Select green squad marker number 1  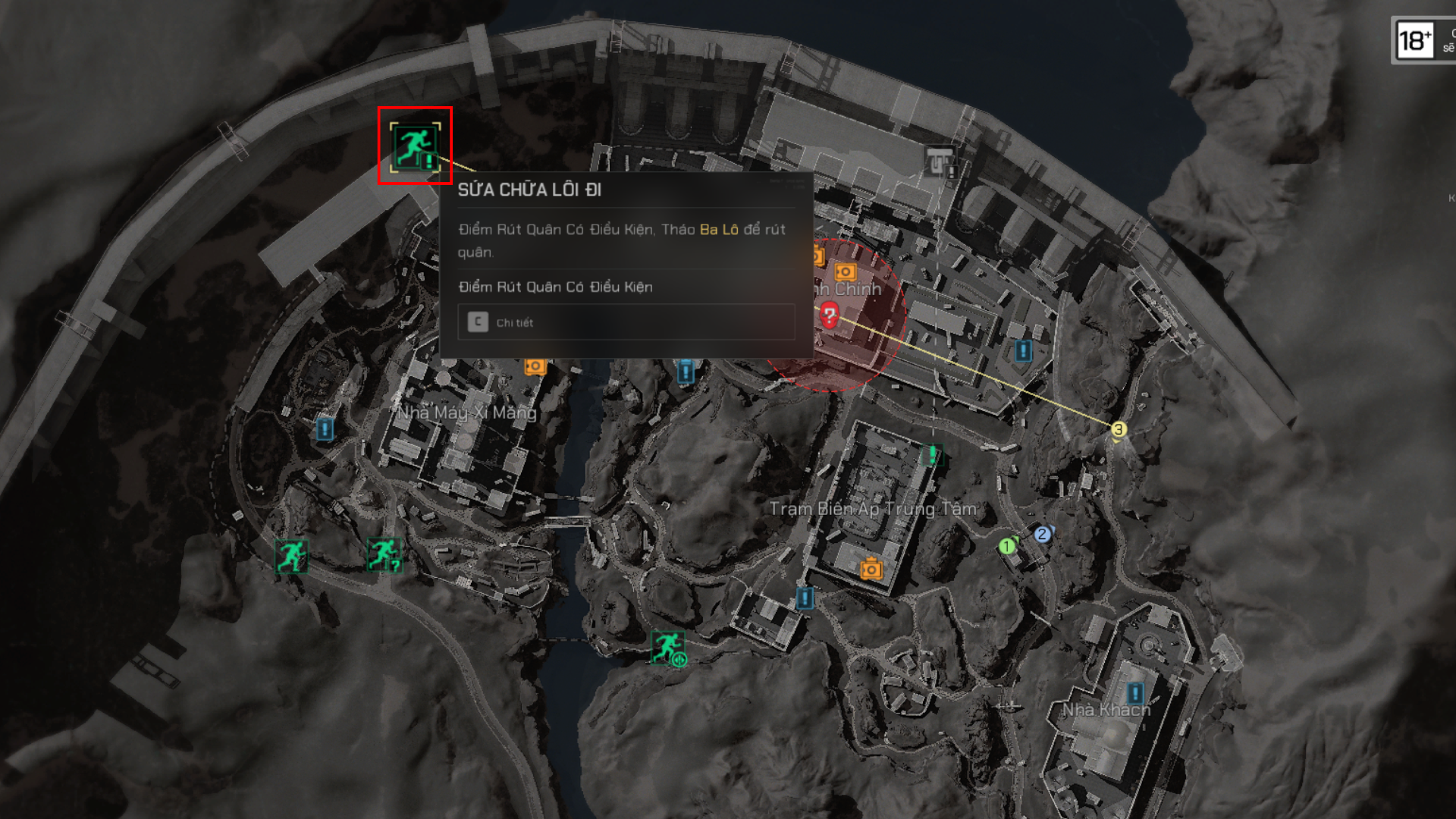click(x=1007, y=546)
